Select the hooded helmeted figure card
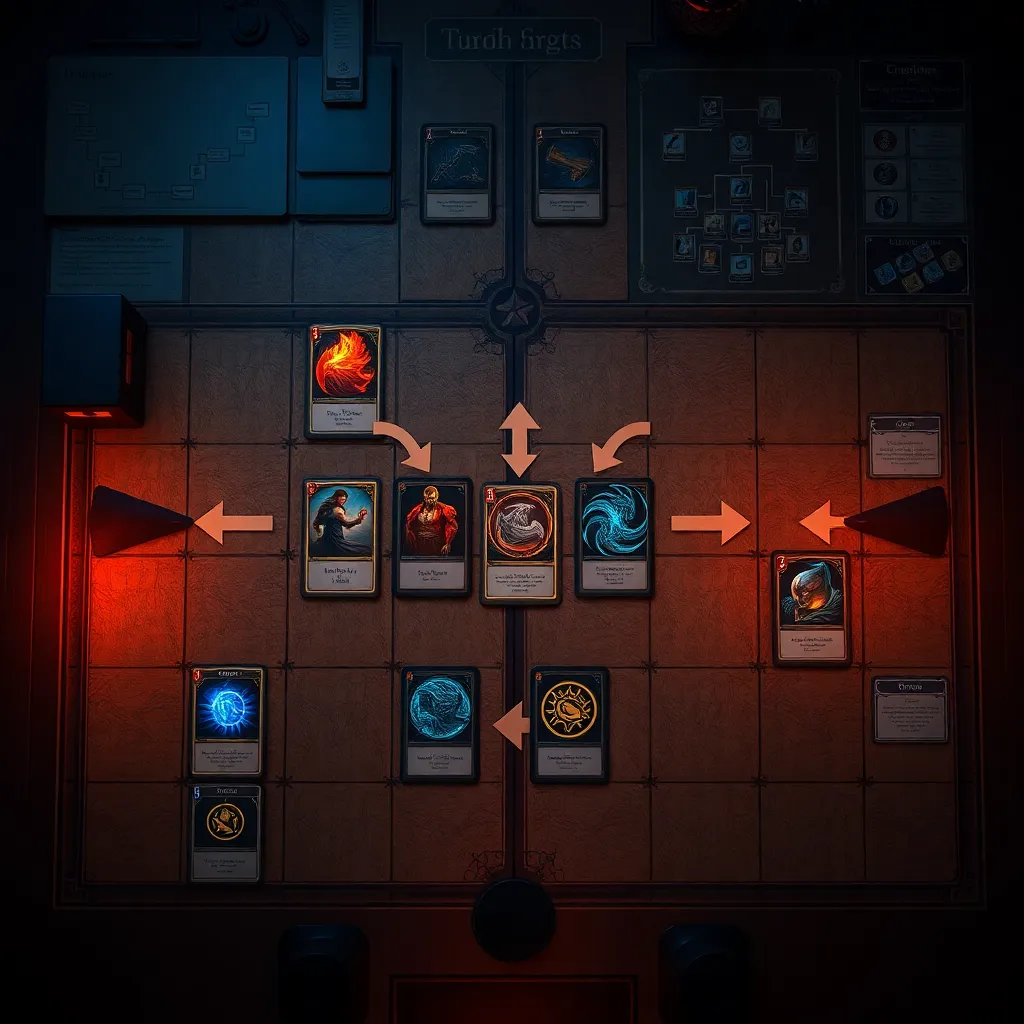Image resolution: width=1024 pixels, height=1024 pixels. pyautogui.click(x=811, y=607)
